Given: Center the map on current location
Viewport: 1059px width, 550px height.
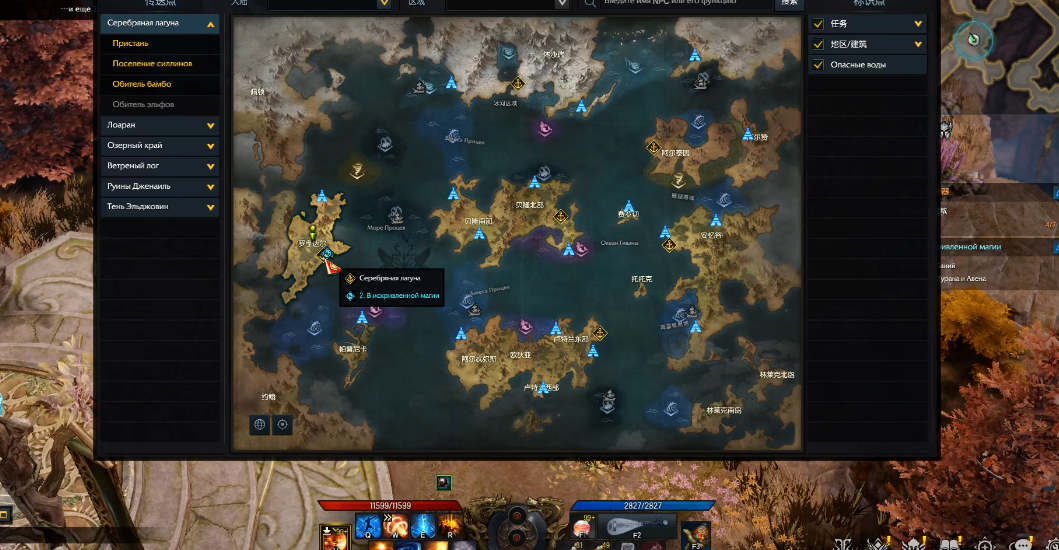Looking at the screenshot, I should pos(283,424).
